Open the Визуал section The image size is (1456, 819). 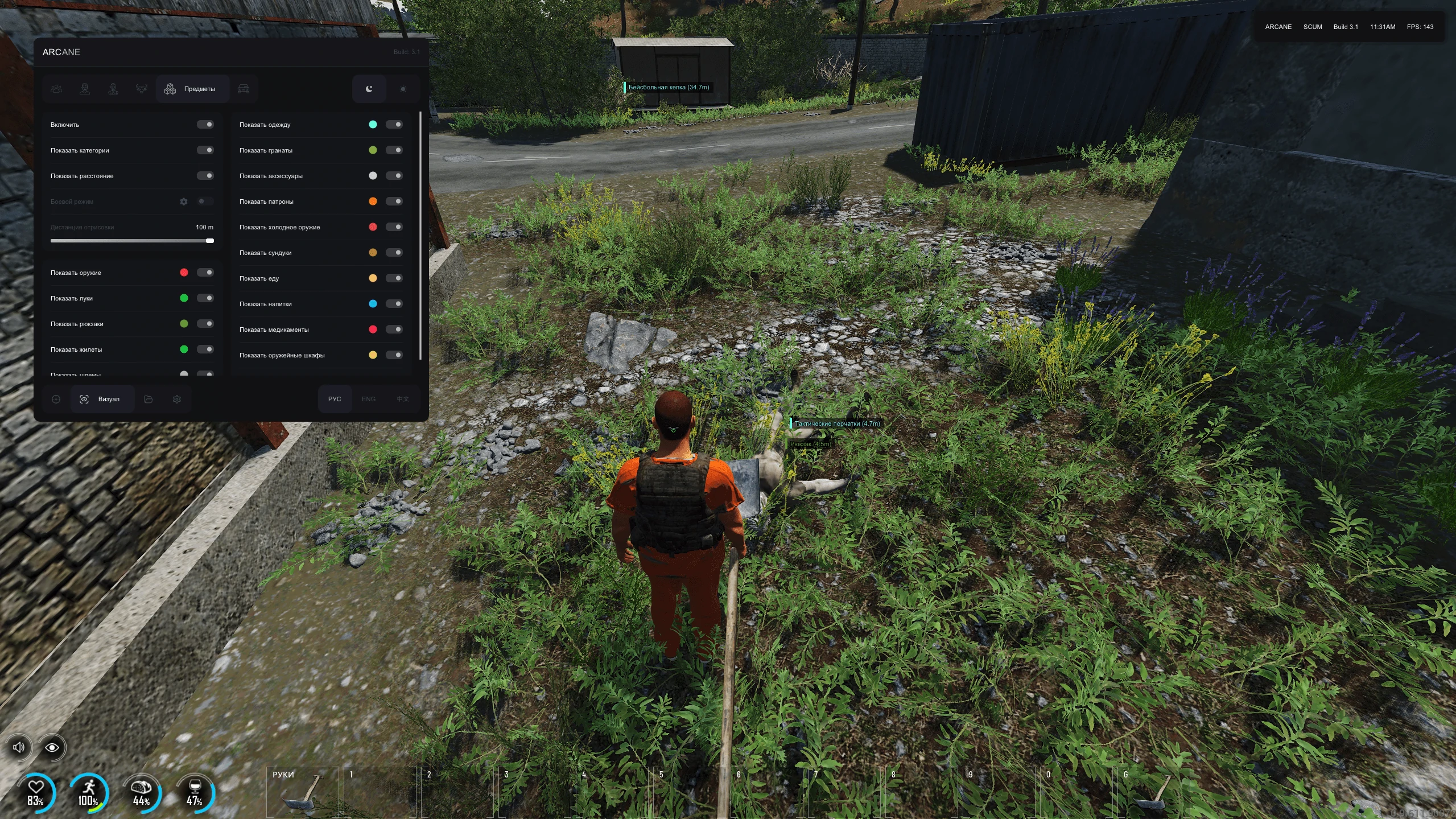pos(101,399)
